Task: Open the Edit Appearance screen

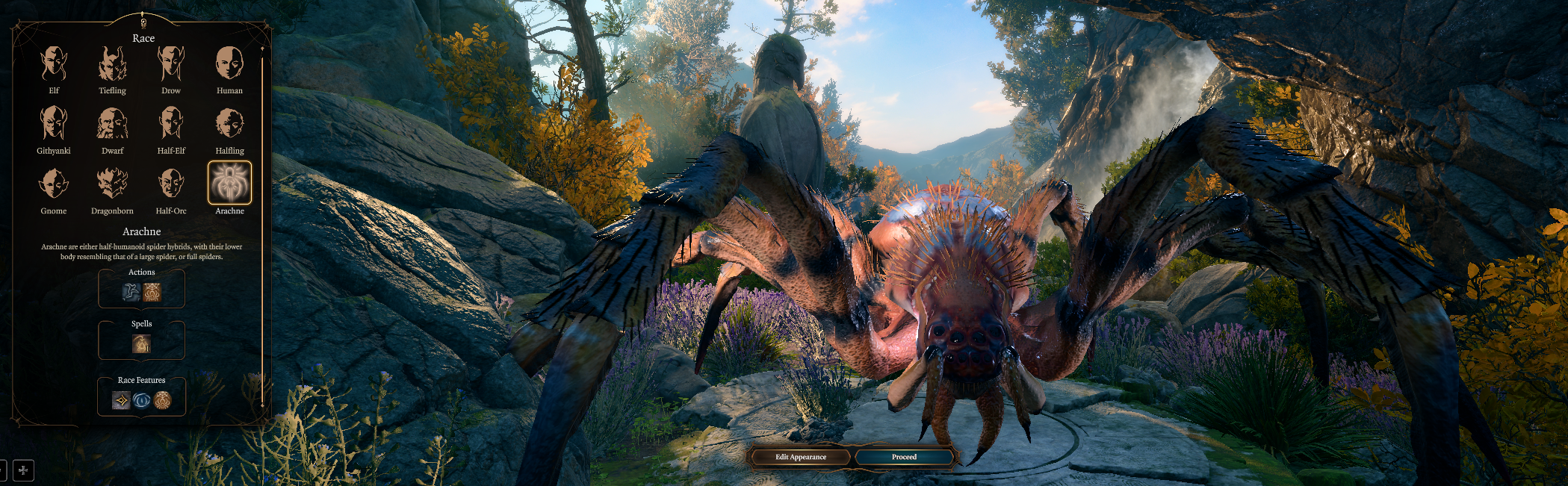Action: pyautogui.click(x=800, y=457)
